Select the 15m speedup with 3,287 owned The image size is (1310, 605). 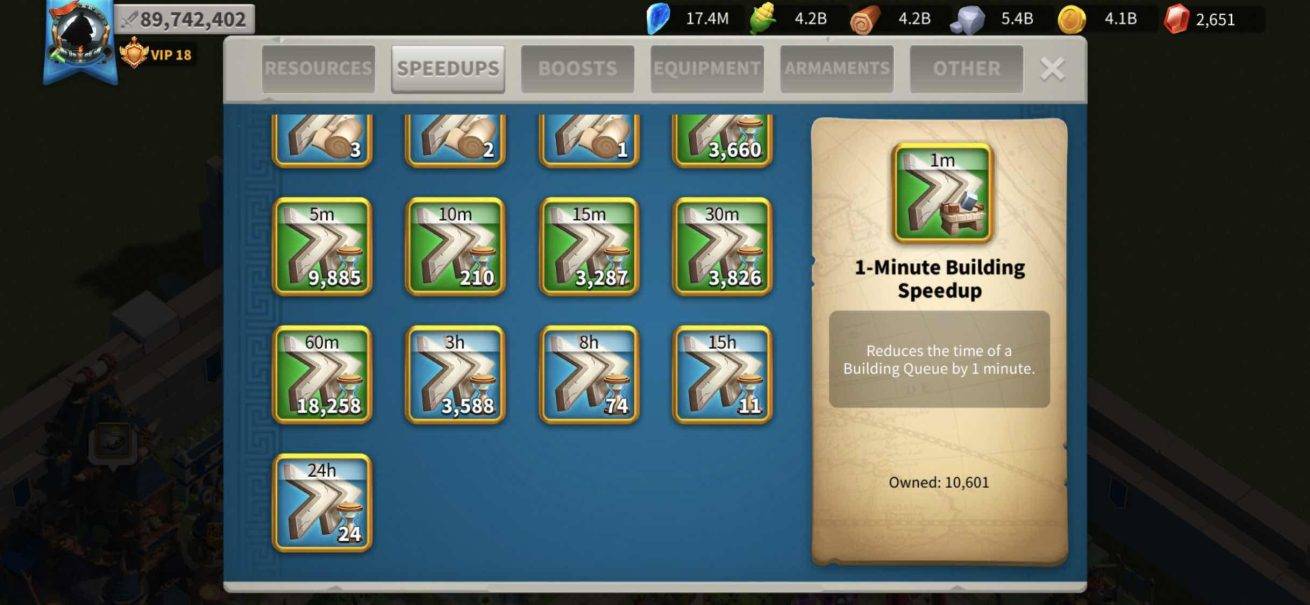point(589,246)
